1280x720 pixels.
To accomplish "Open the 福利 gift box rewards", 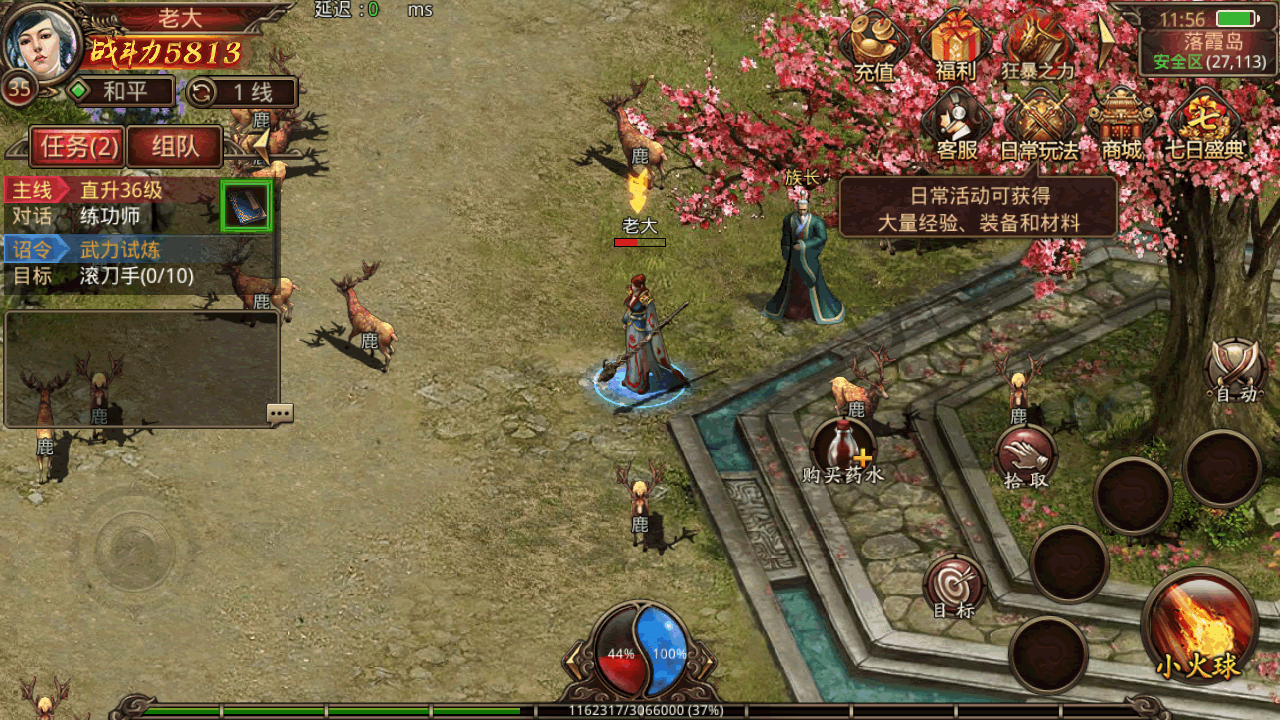I will [954, 45].
